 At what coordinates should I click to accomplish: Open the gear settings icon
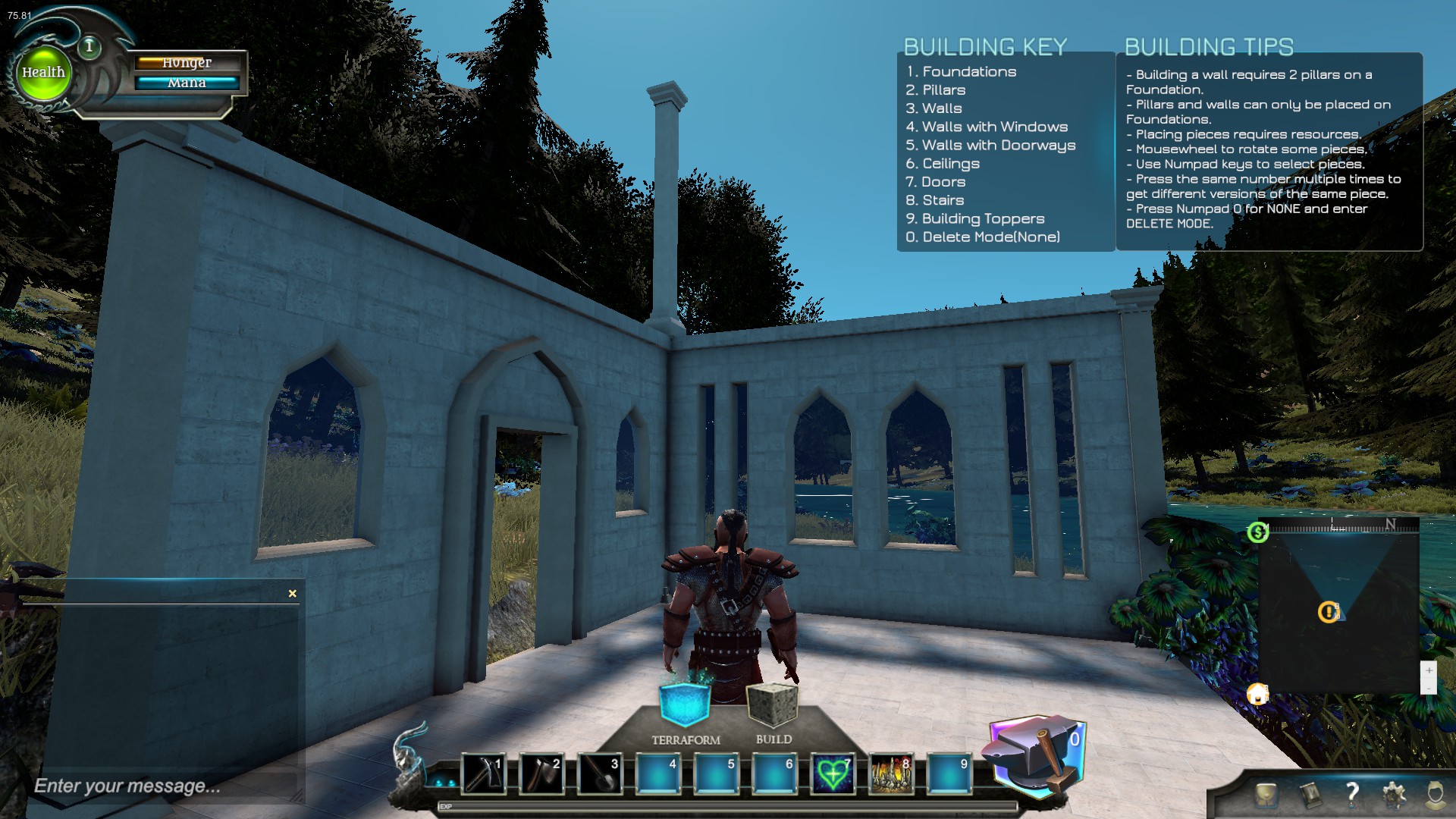pyautogui.click(x=1393, y=795)
